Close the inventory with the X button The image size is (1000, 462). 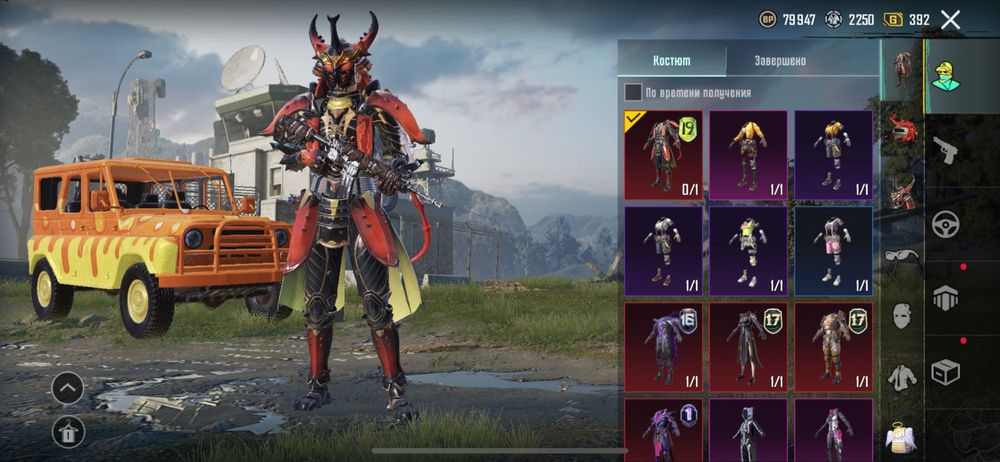pyautogui.click(x=951, y=19)
